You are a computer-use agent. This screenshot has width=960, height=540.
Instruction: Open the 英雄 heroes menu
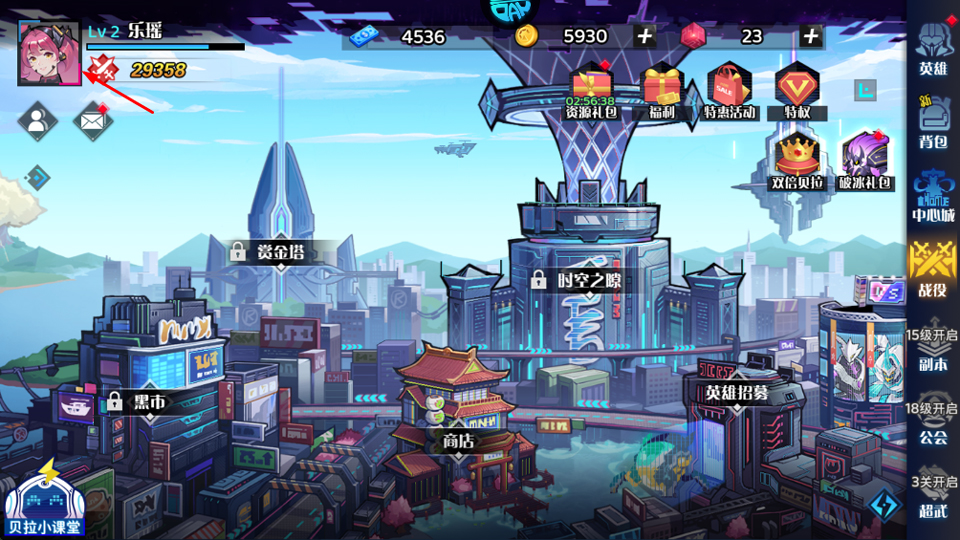pos(933,52)
